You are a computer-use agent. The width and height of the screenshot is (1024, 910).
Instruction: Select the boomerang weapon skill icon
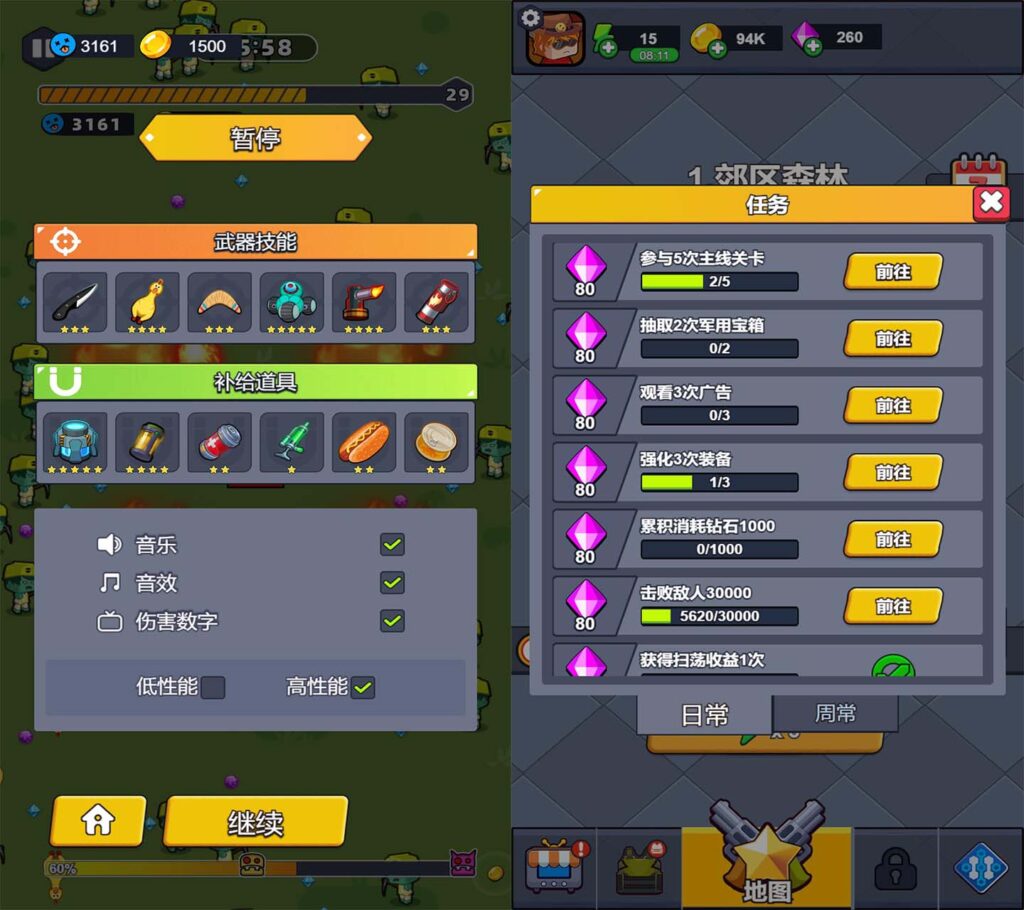pyautogui.click(x=219, y=301)
